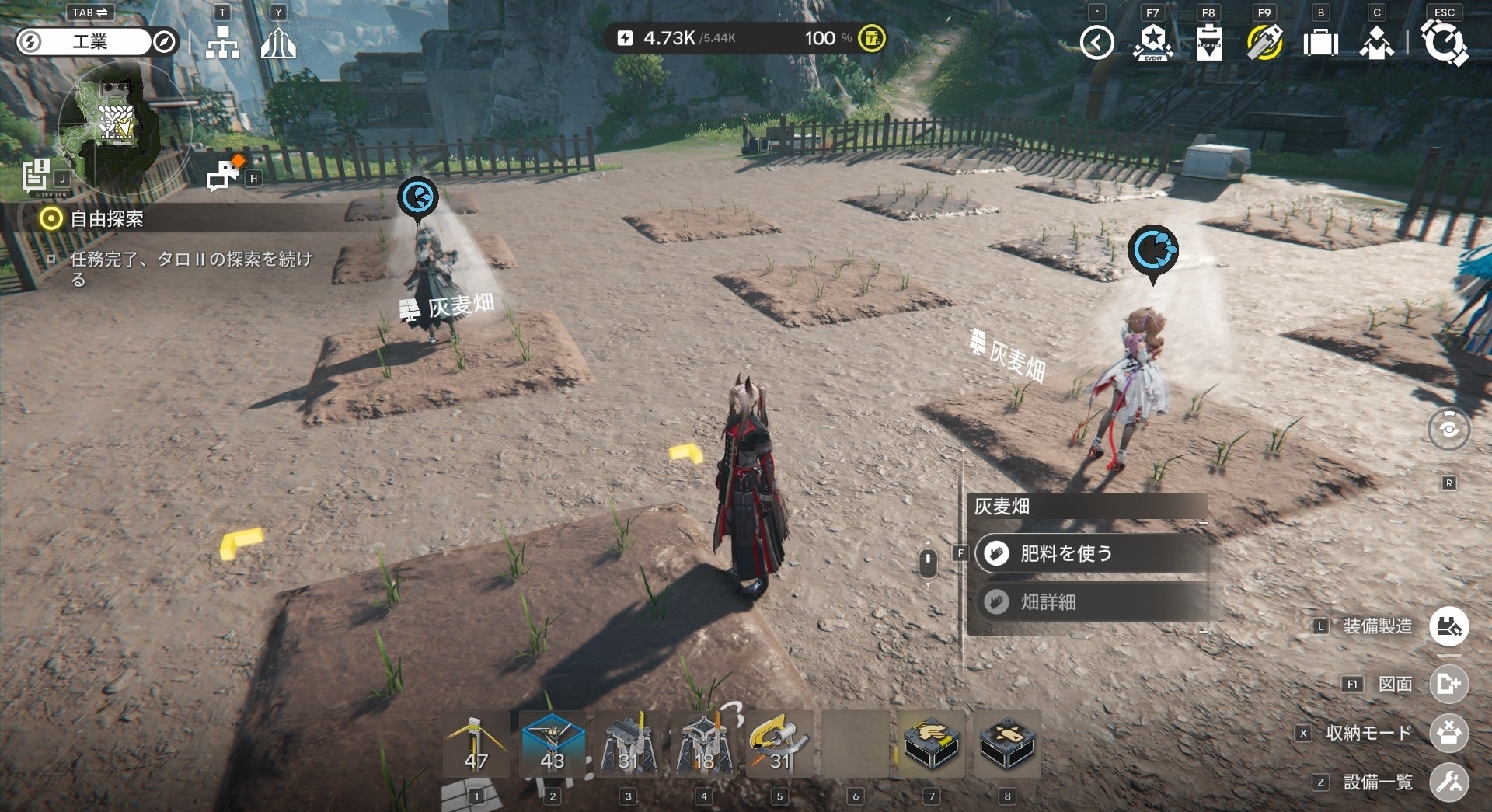
Task: Open the EVENT star badge icon
Action: 1152,43
